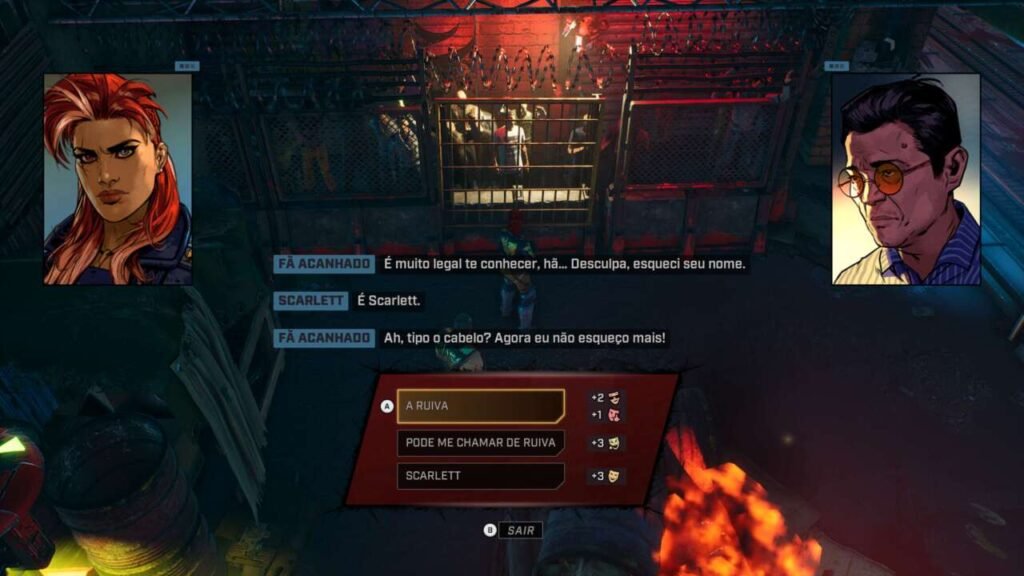Select "Pode me chamar de Ruiva" response
This screenshot has height=576, width=1024.
coord(480,442)
